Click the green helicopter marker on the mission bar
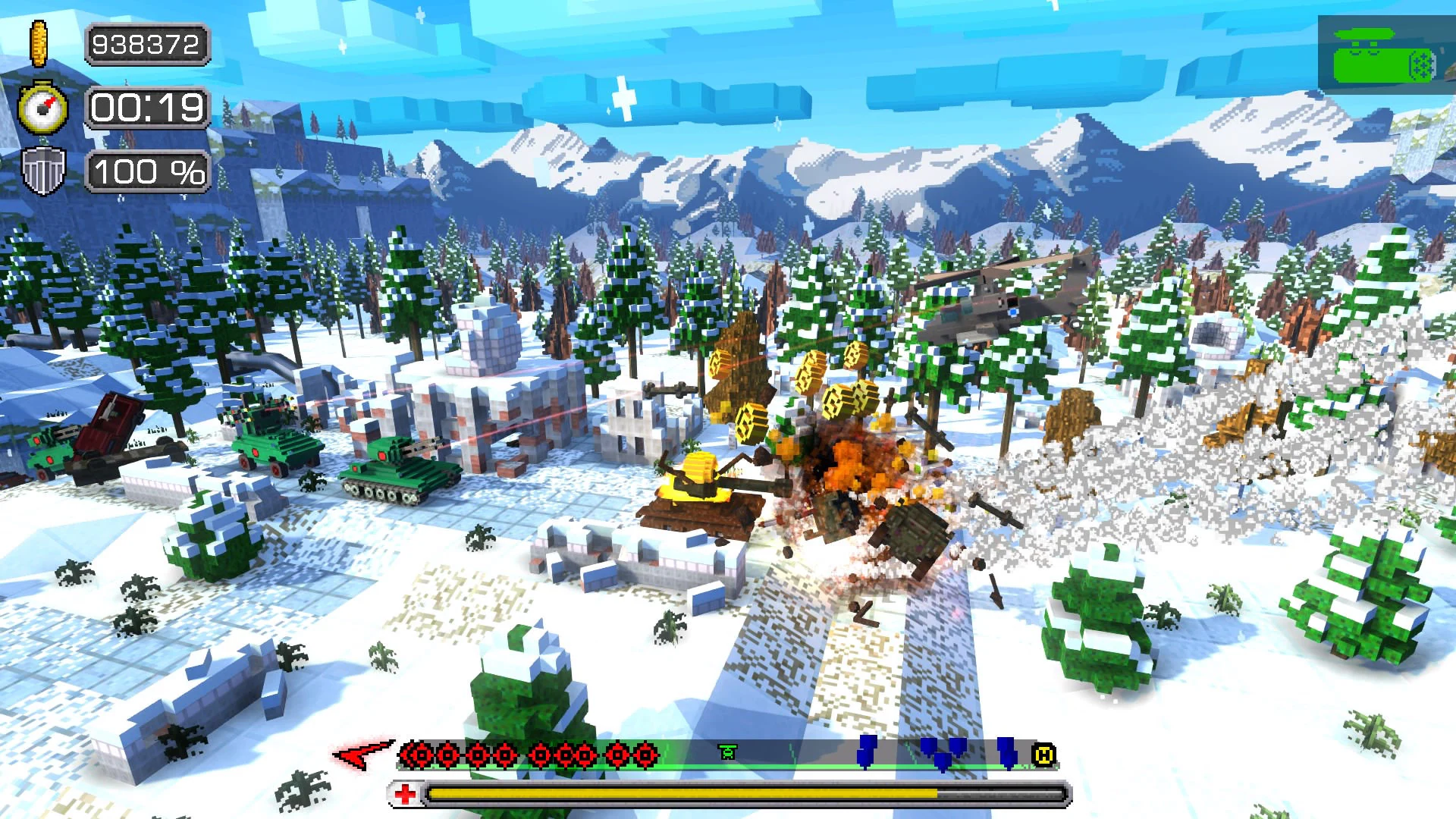The height and width of the screenshot is (819, 1456). 728,753
